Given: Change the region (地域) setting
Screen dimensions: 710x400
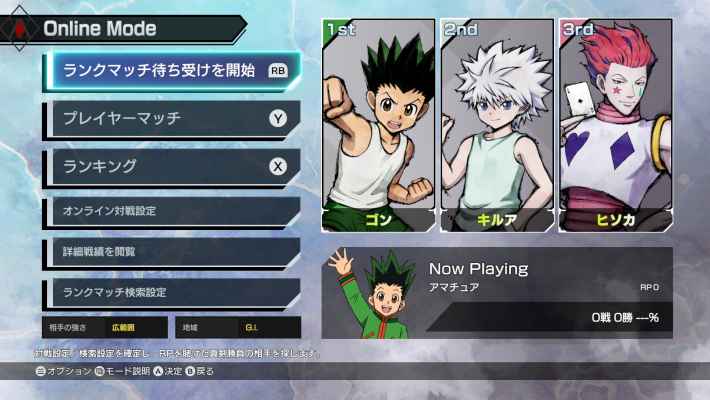Looking at the screenshot, I should click(x=237, y=327).
